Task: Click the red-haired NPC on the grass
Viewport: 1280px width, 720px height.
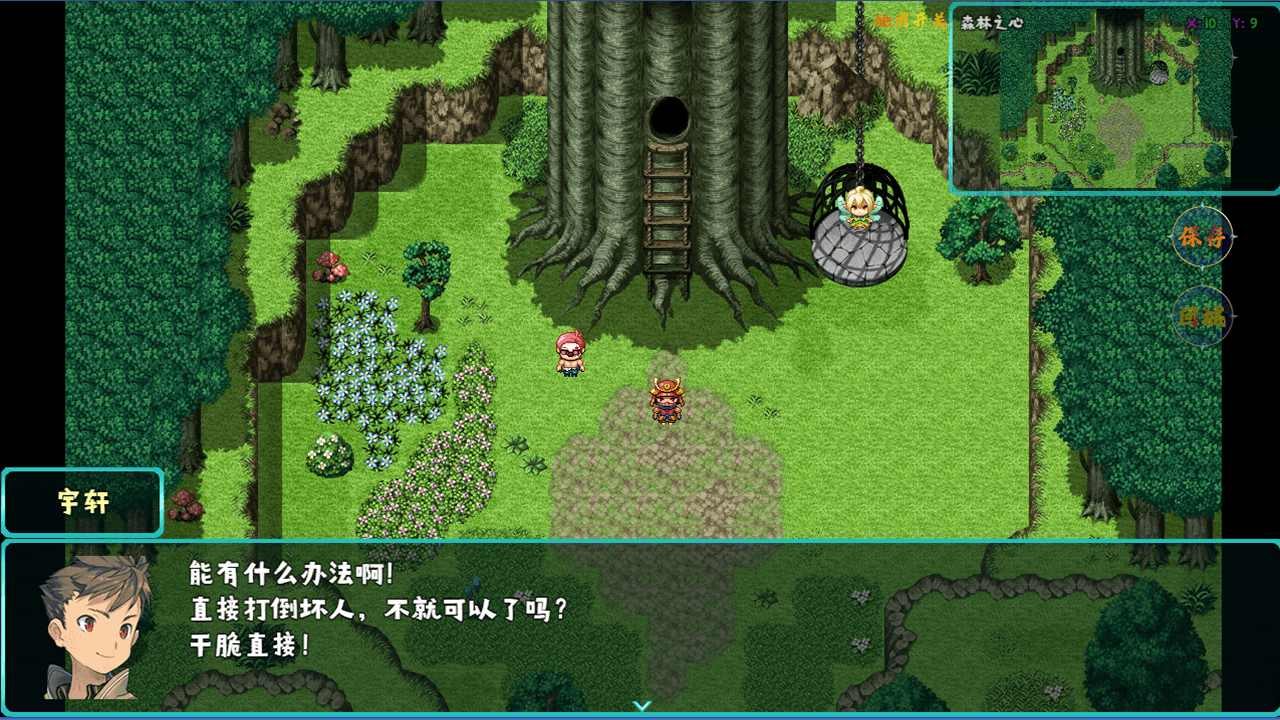Action: (x=570, y=352)
